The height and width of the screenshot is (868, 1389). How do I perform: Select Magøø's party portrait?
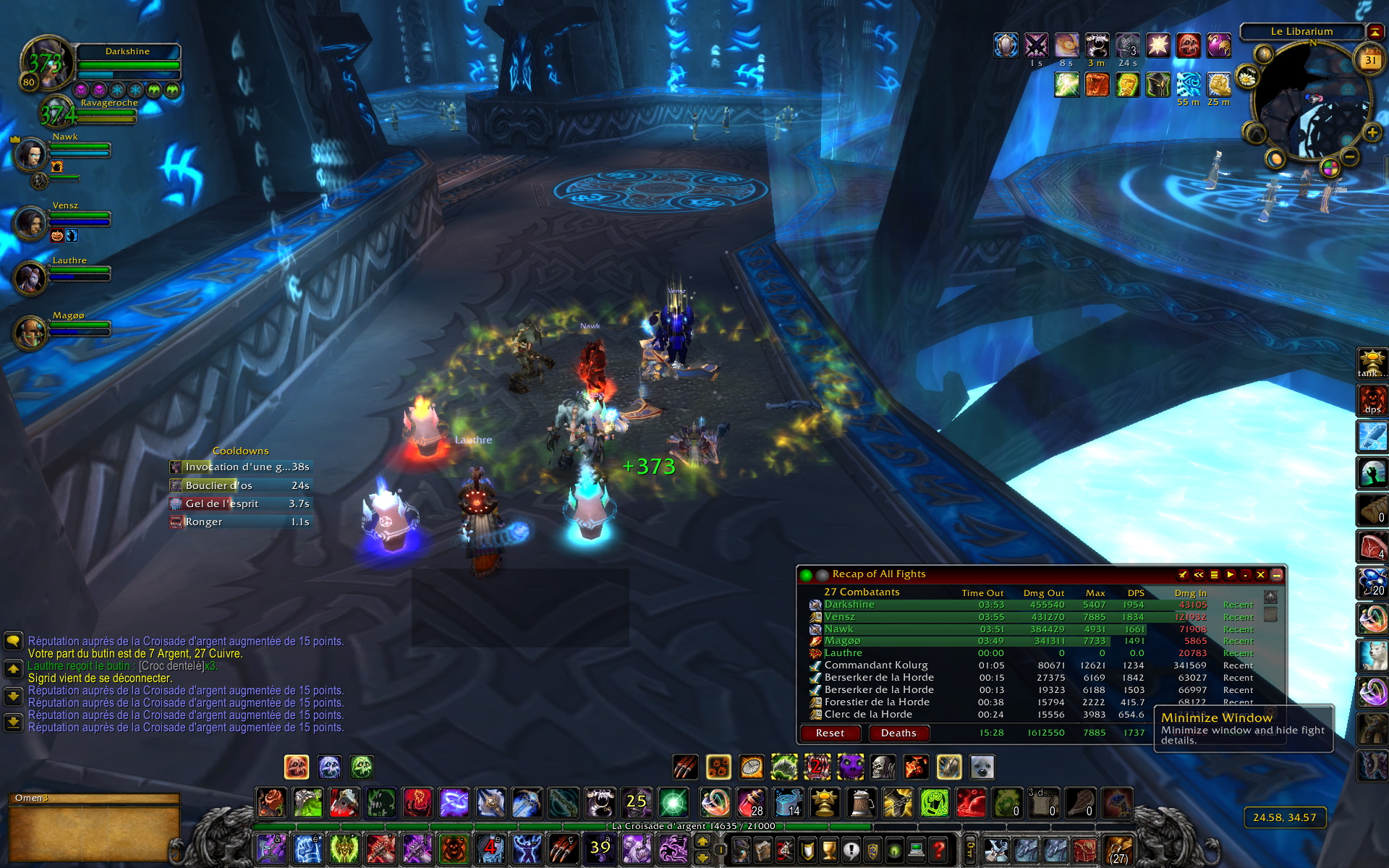pyautogui.click(x=30, y=332)
